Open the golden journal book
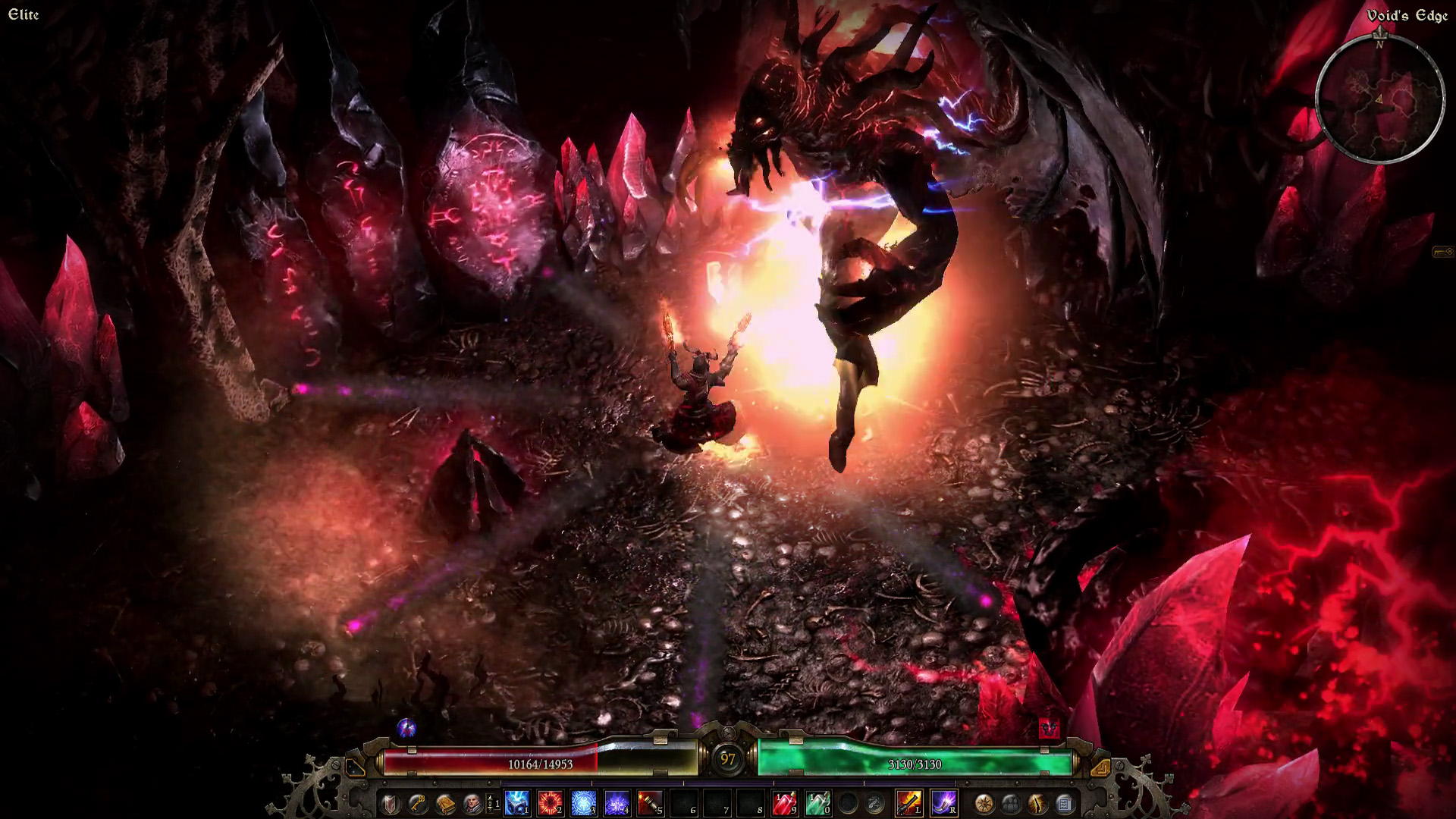The width and height of the screenshot is (1456, 819). tap(444, 803)
